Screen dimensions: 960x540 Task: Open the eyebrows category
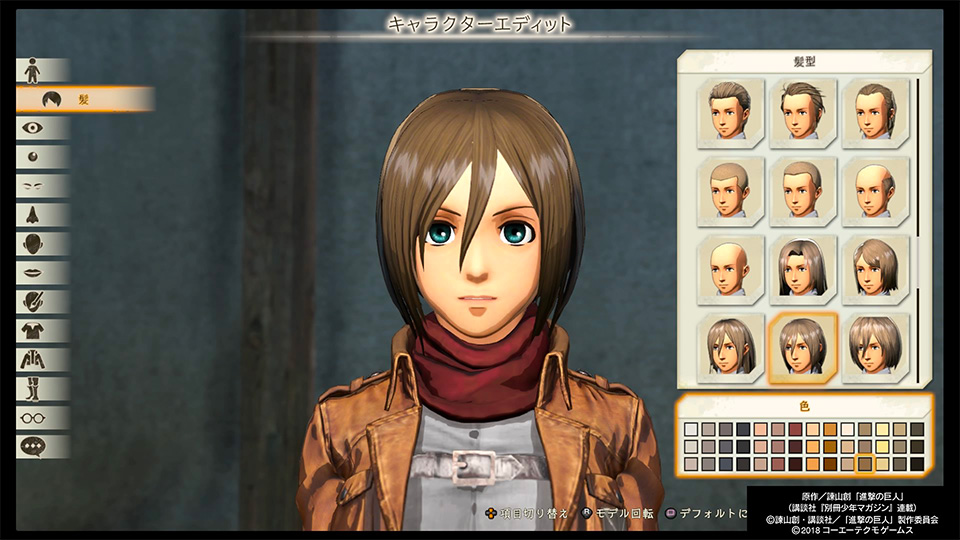click(x=33, y=186)
